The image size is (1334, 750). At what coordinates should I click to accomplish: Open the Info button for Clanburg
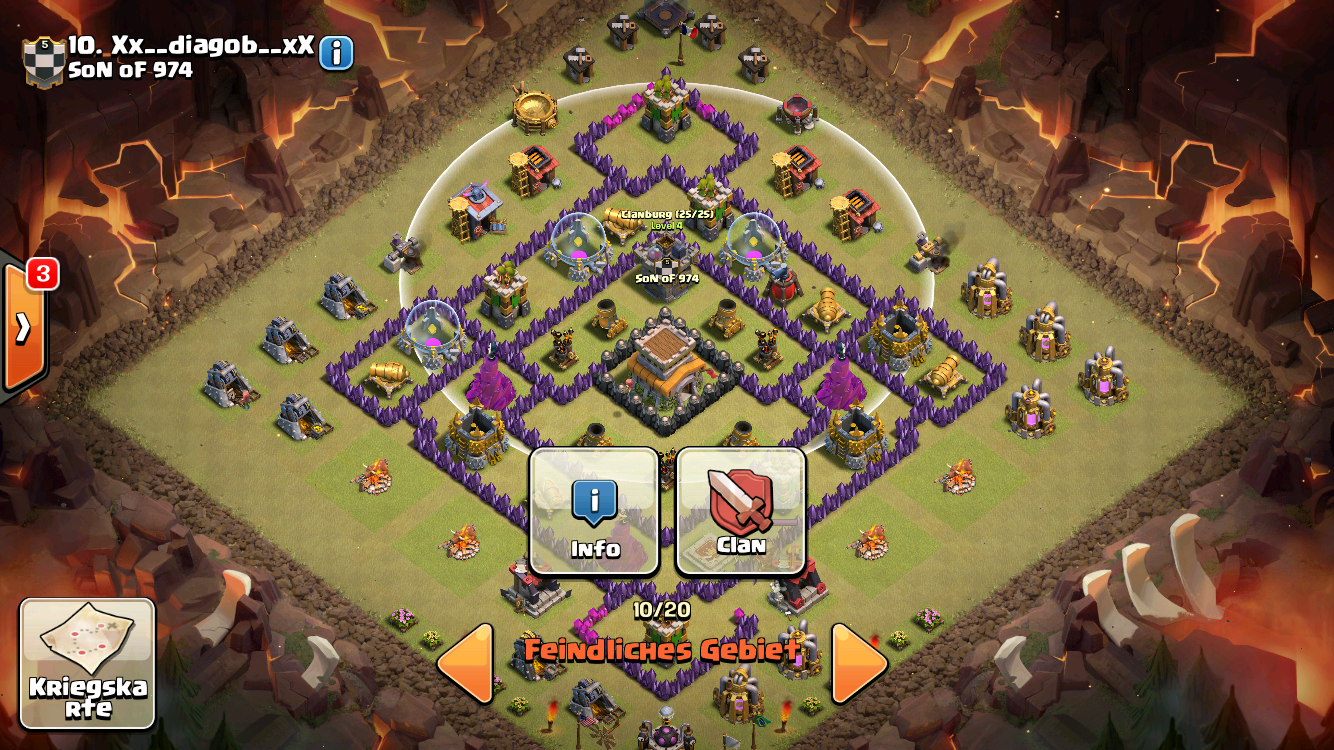(594, 511)
